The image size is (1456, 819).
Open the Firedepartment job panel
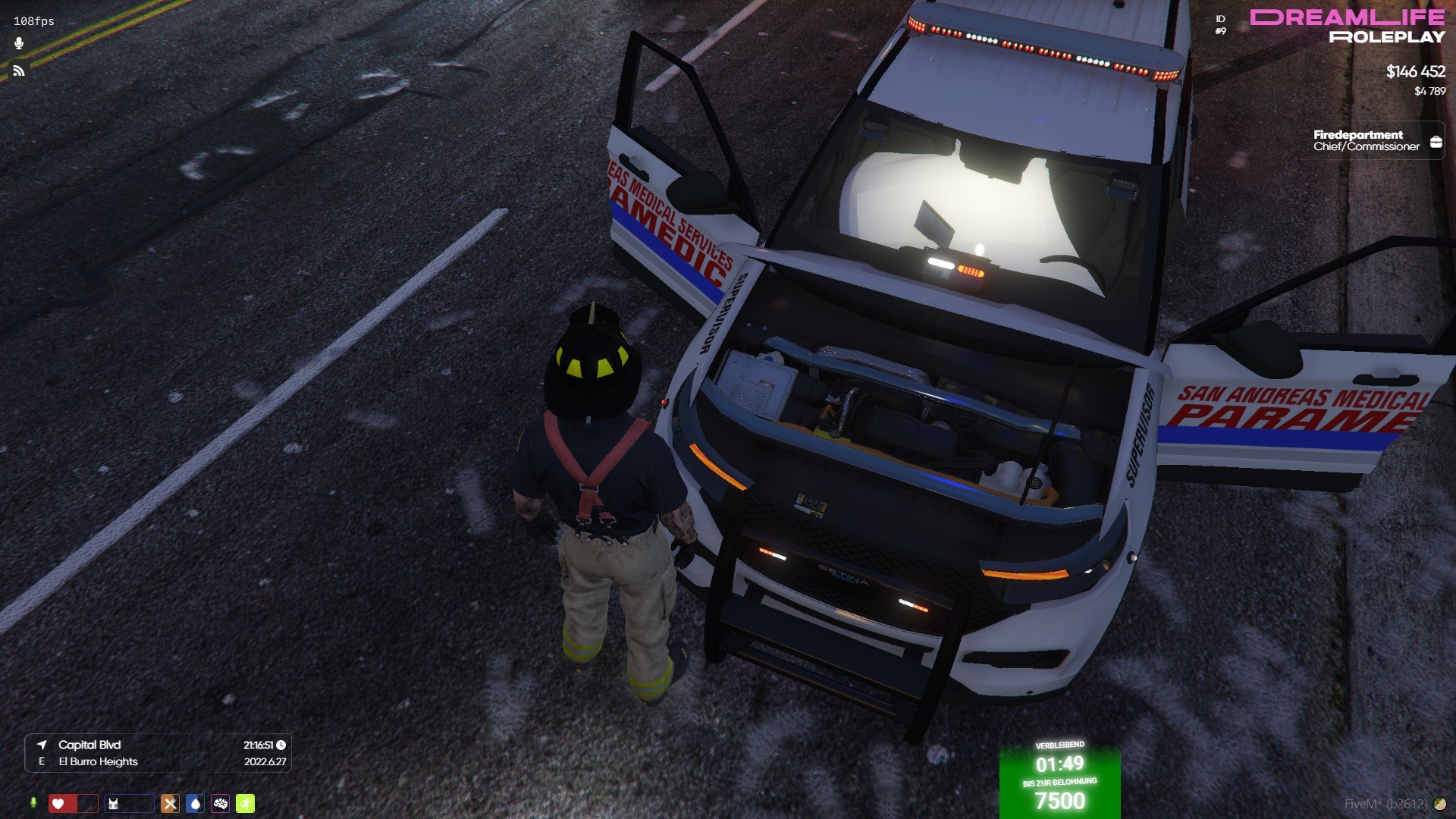[x=1377, y=141]
